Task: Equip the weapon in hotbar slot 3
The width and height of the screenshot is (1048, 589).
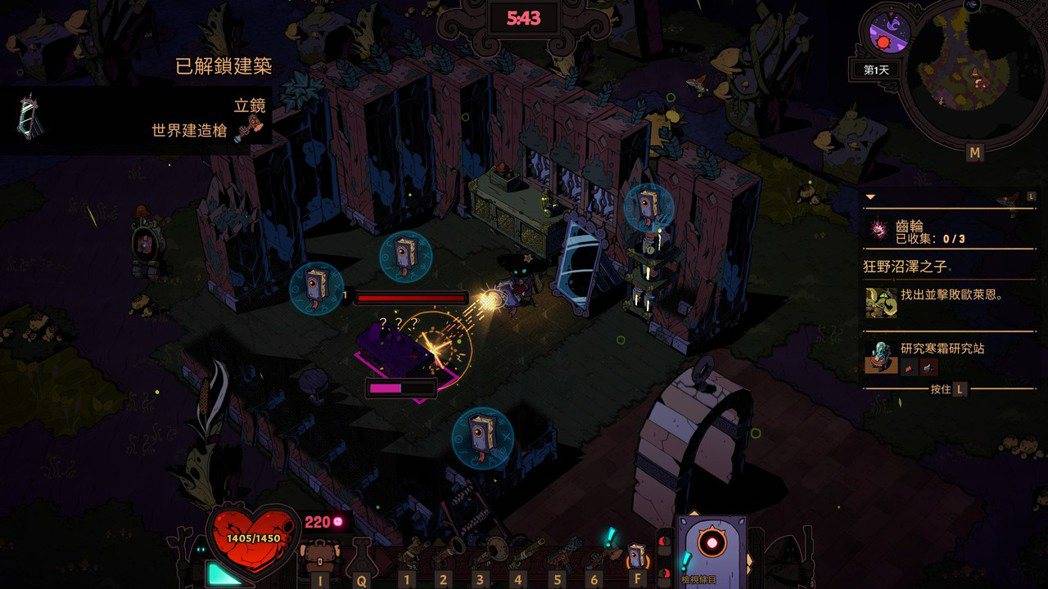Action: (482, 554)
